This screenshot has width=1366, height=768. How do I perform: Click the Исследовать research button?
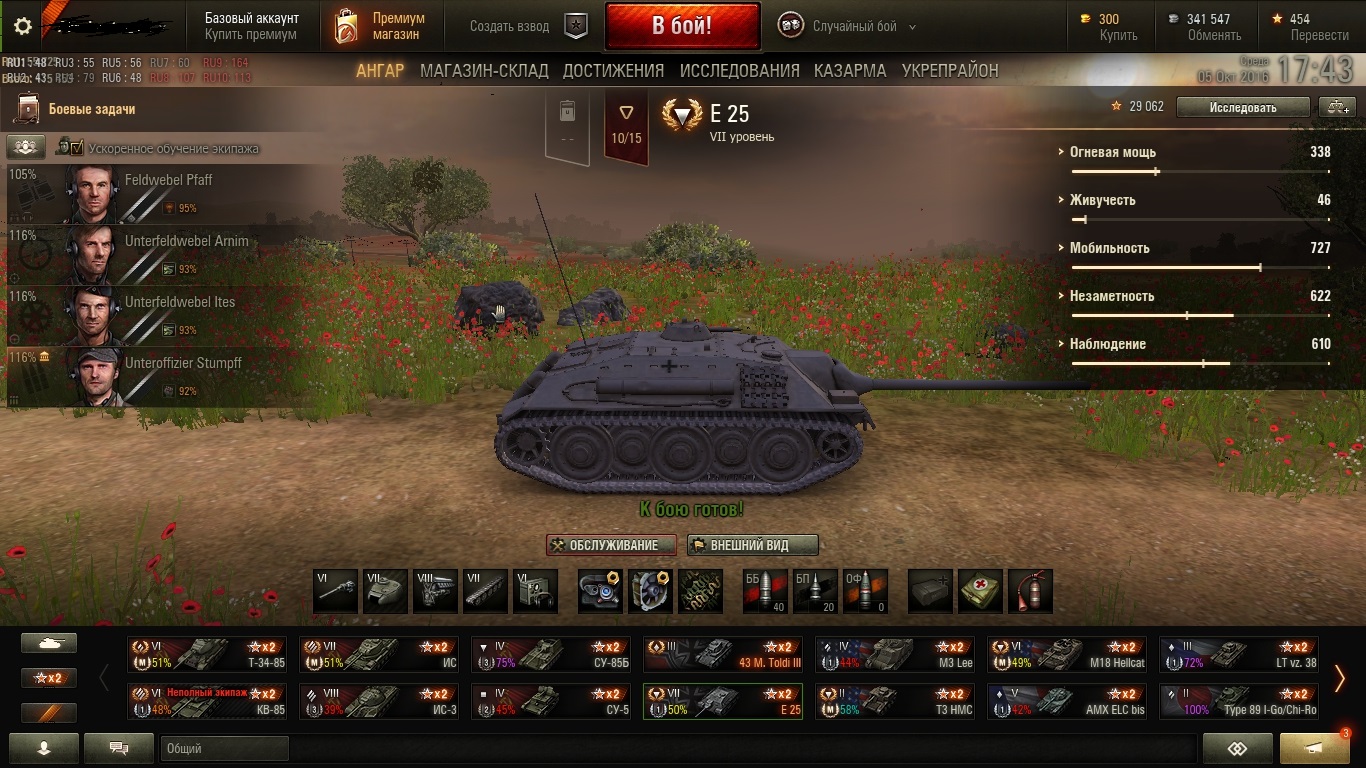1242,107
